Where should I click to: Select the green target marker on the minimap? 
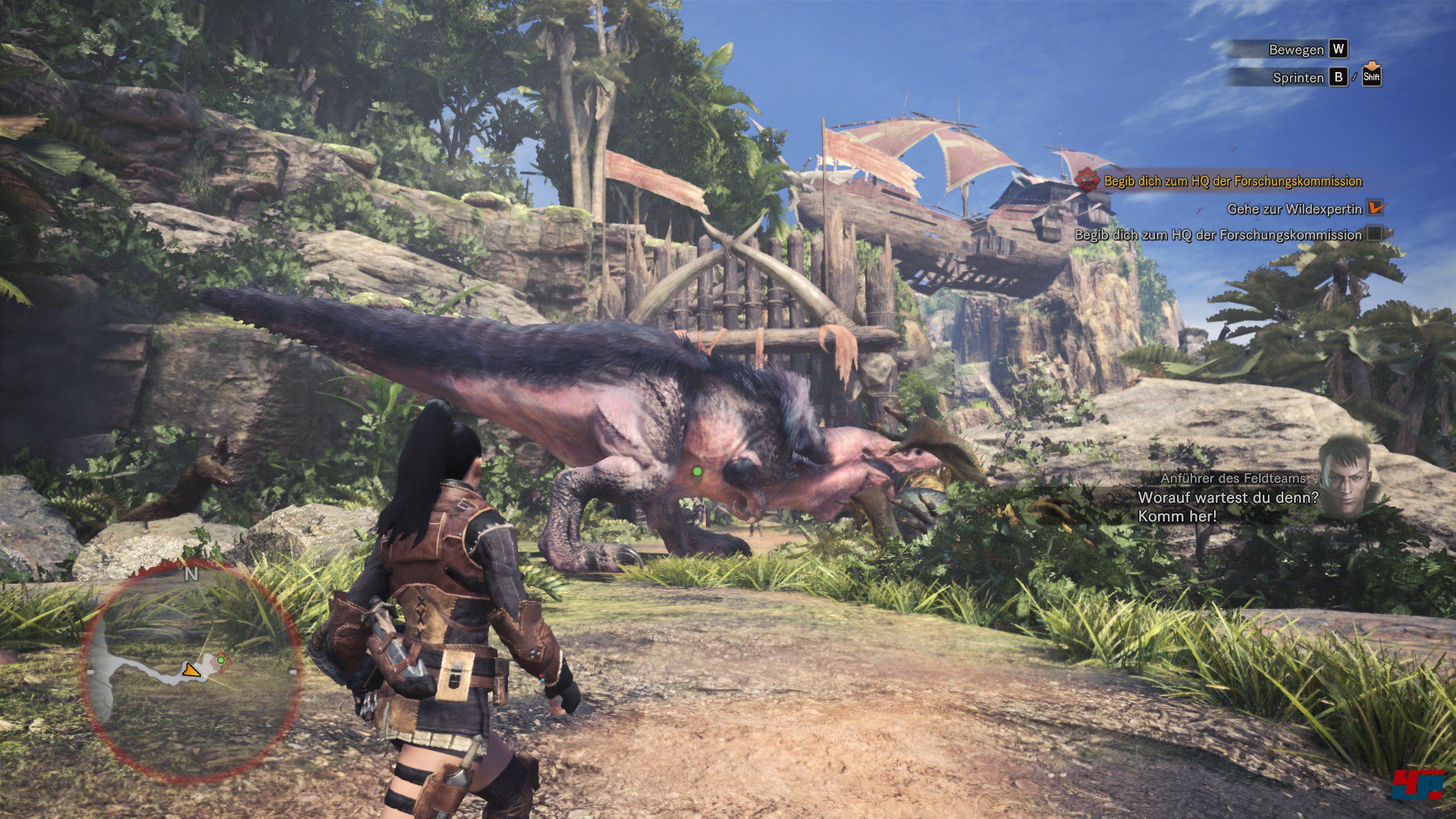[221, 661]
